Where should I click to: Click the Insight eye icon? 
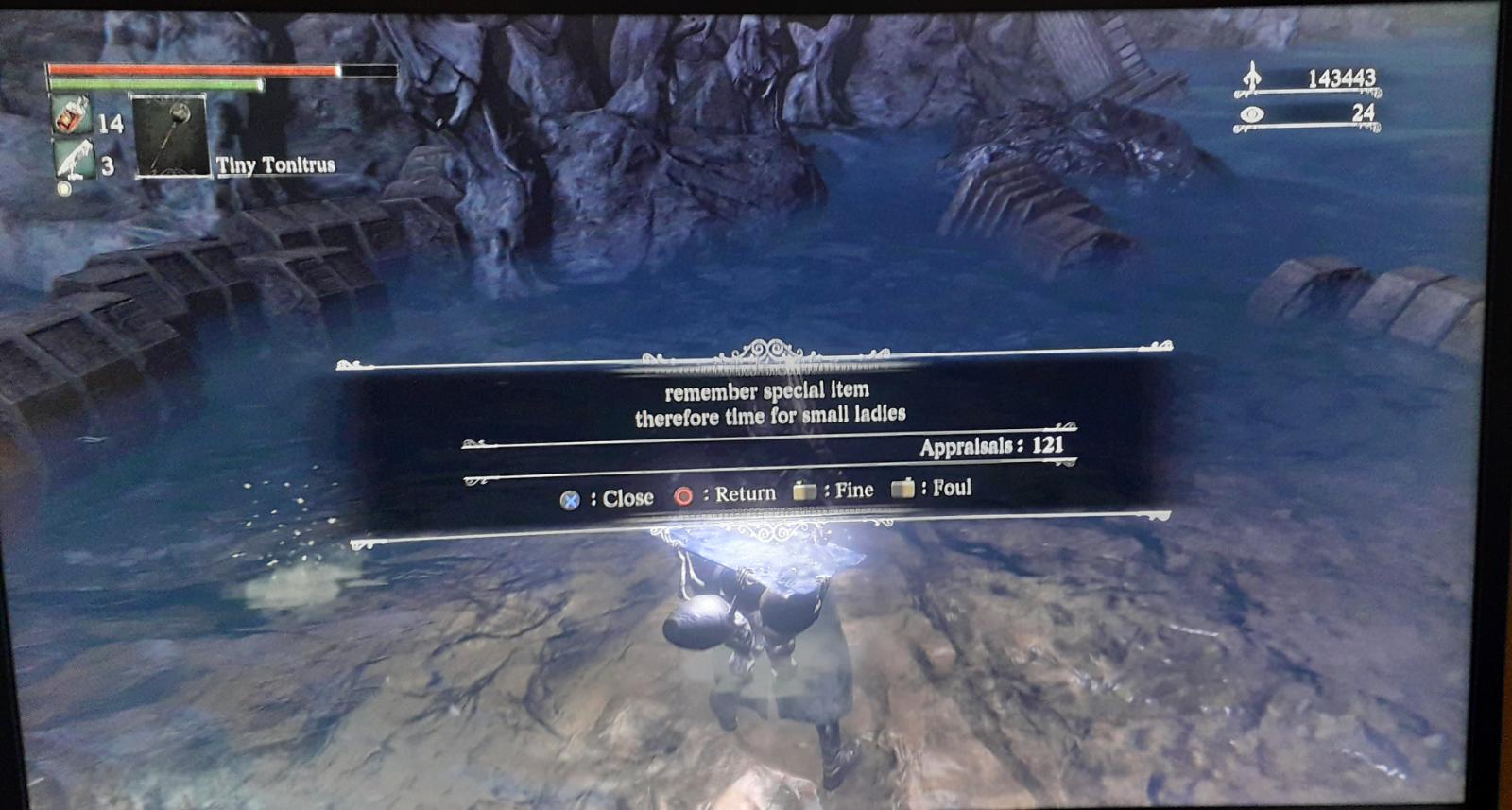[x=1252, y=112]
